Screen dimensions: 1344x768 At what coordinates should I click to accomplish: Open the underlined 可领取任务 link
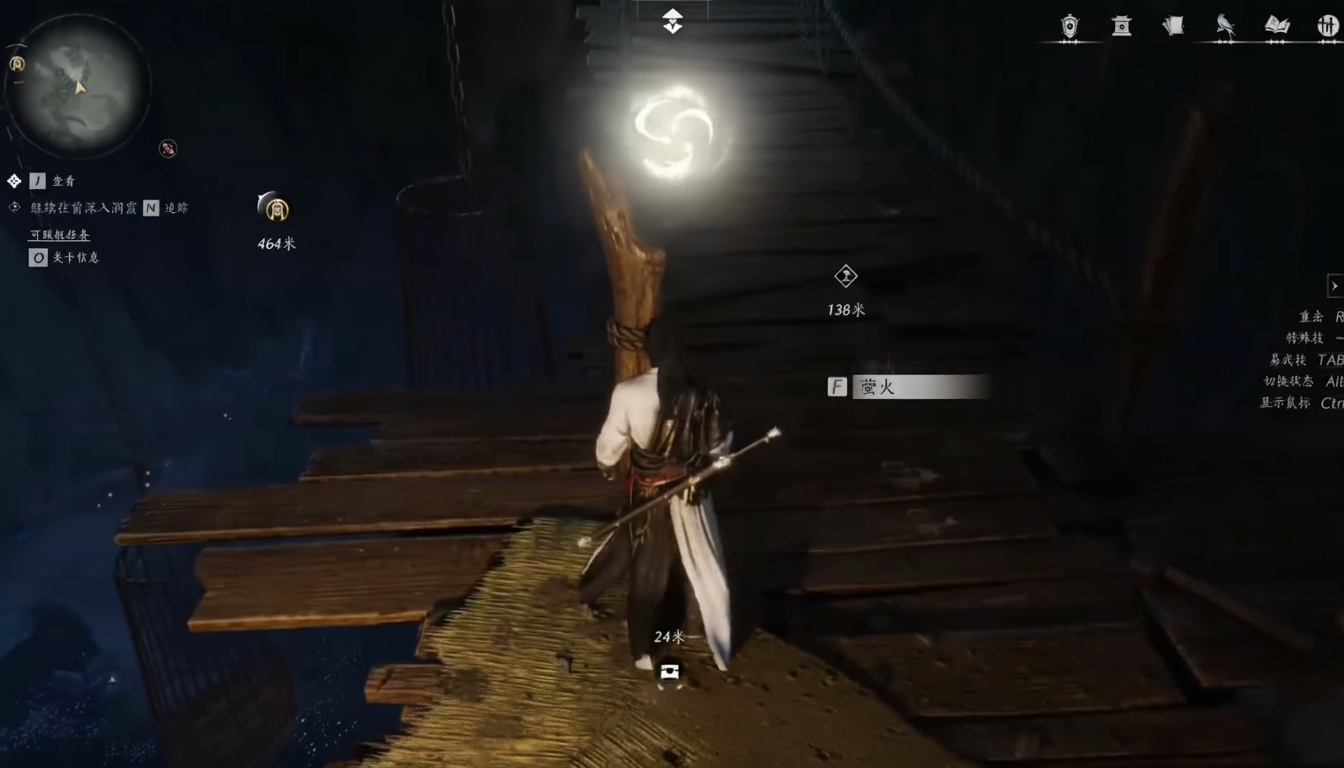(59, 234)
